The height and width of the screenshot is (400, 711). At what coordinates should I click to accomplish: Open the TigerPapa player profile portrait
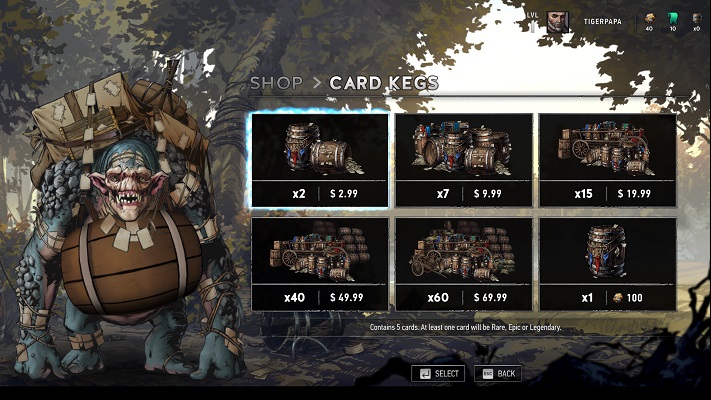[x=558, y=21]
